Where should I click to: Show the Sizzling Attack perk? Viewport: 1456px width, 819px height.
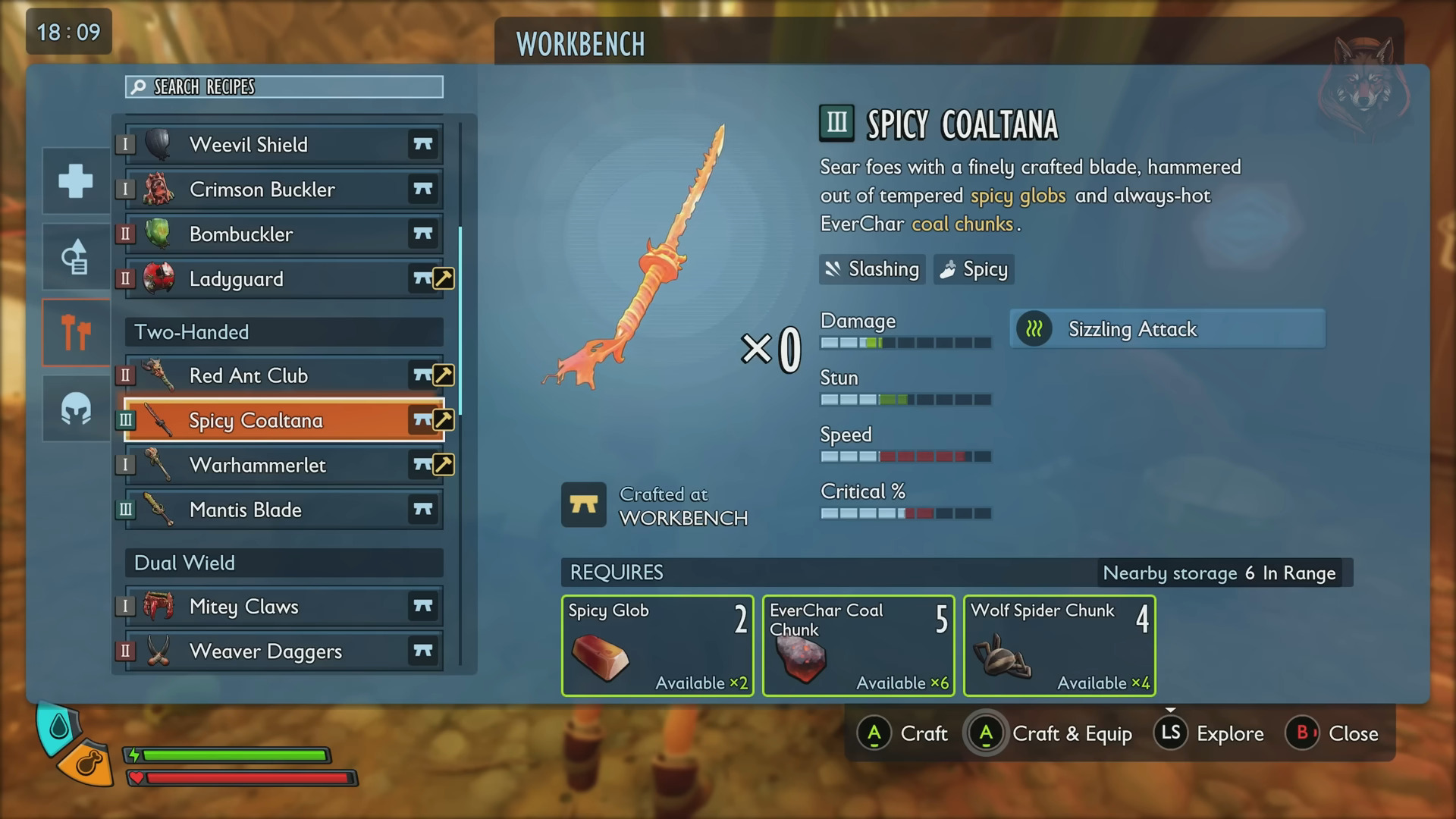point(1167,329)
